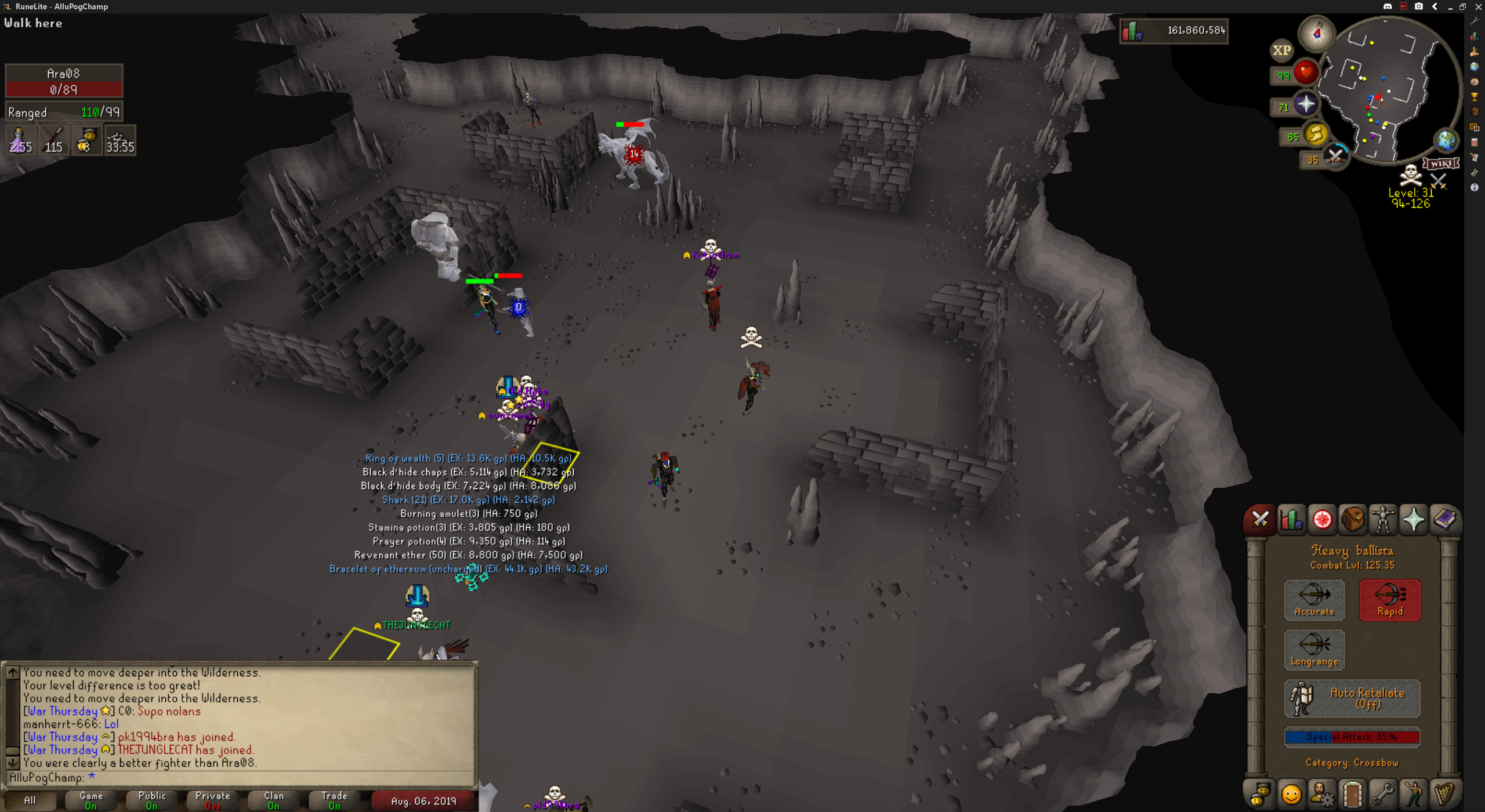Choose the Longrange attack style
Viewport: 1485px width, 812px height.
(1314, 650)
